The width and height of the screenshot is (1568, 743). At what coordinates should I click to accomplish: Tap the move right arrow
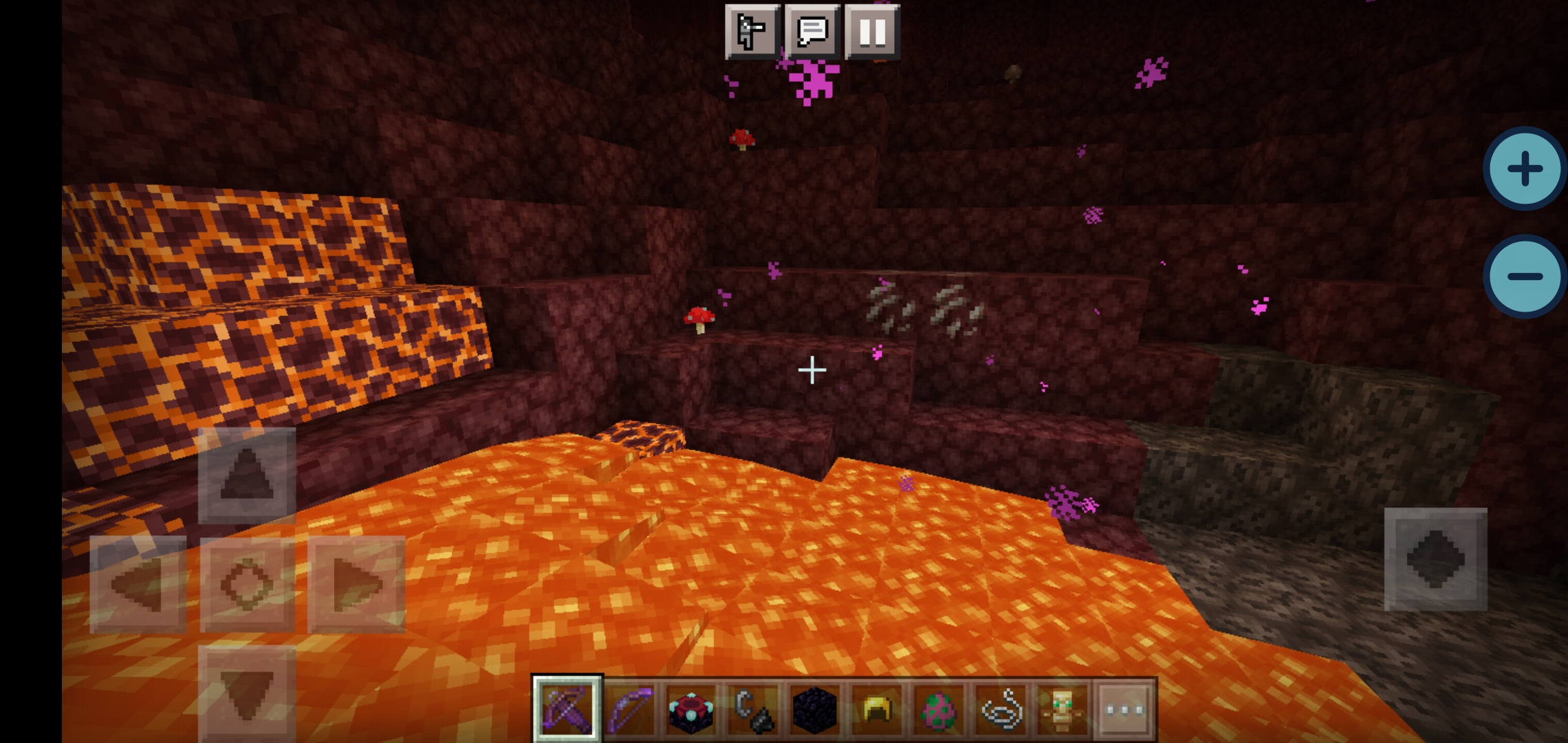[x=356, y=585]
